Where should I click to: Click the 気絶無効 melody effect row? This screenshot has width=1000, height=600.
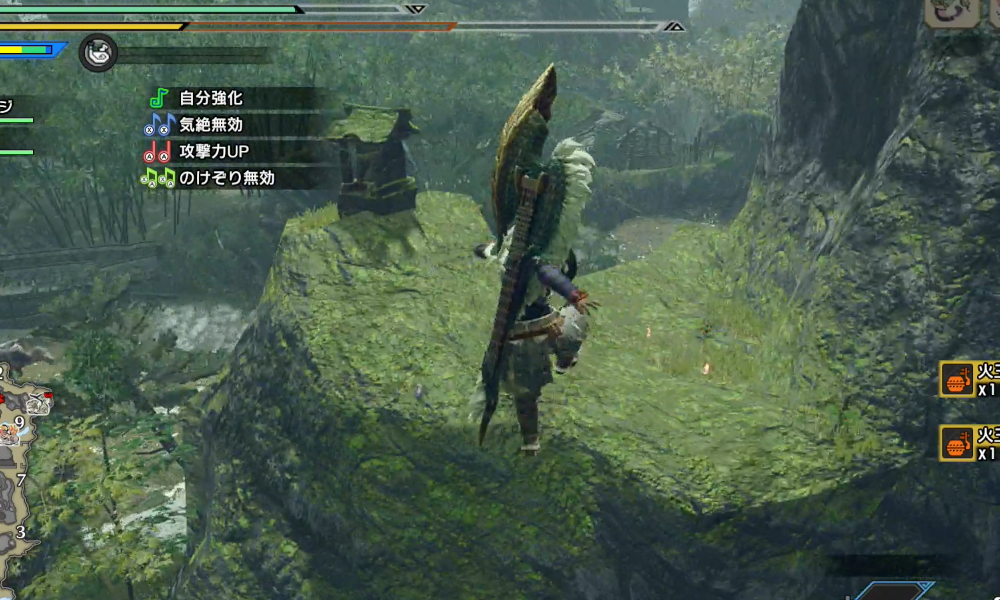point(211,125)
